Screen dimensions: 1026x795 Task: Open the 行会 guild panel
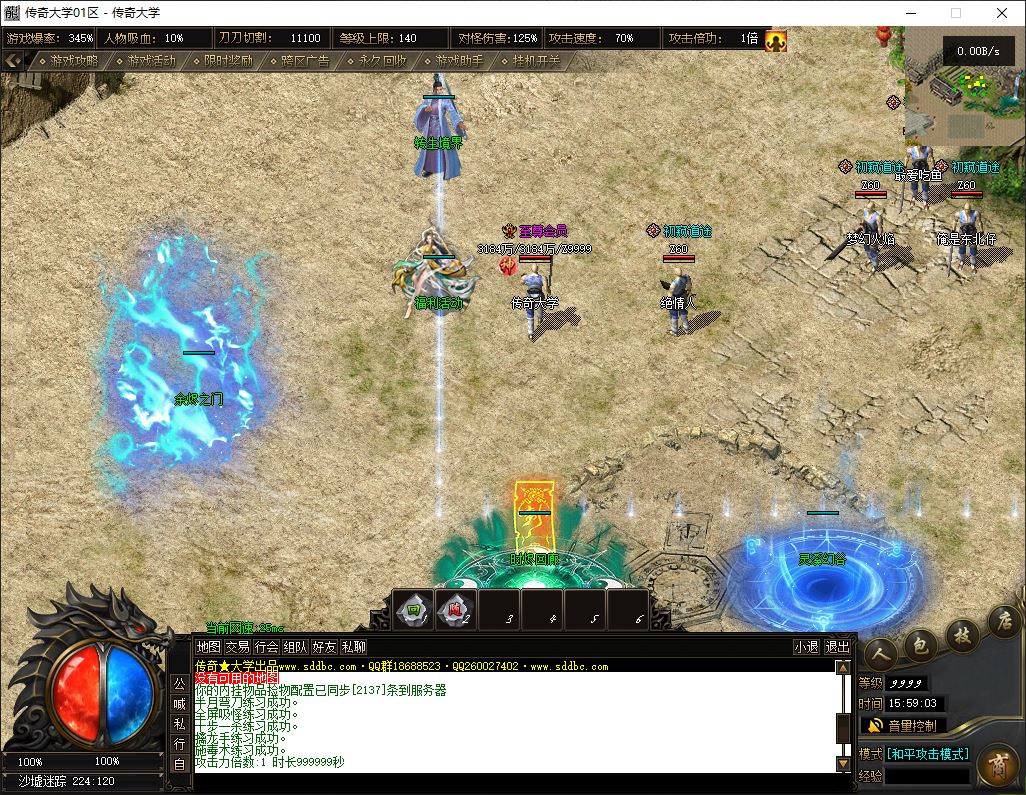point(266,647)
